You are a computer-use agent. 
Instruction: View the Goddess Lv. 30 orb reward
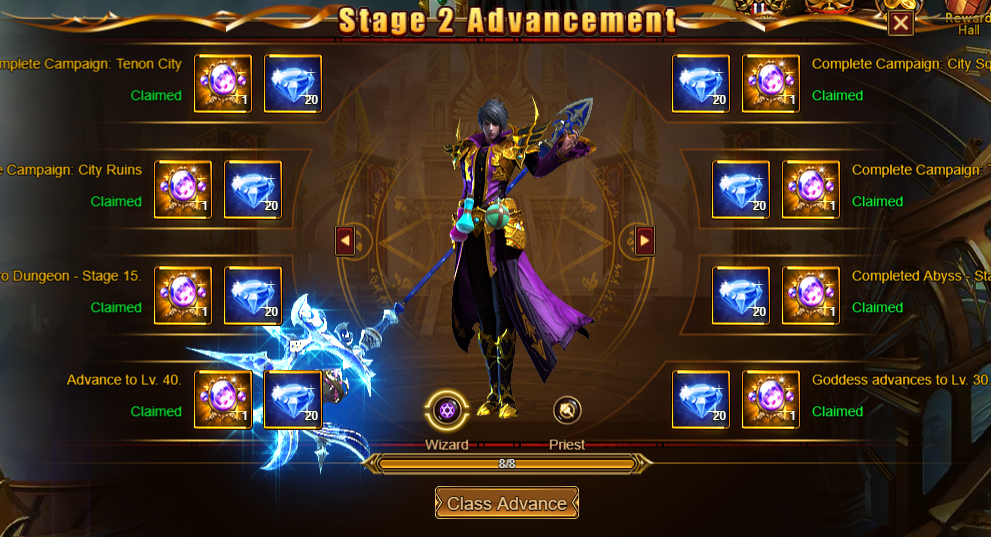[771, 400]
